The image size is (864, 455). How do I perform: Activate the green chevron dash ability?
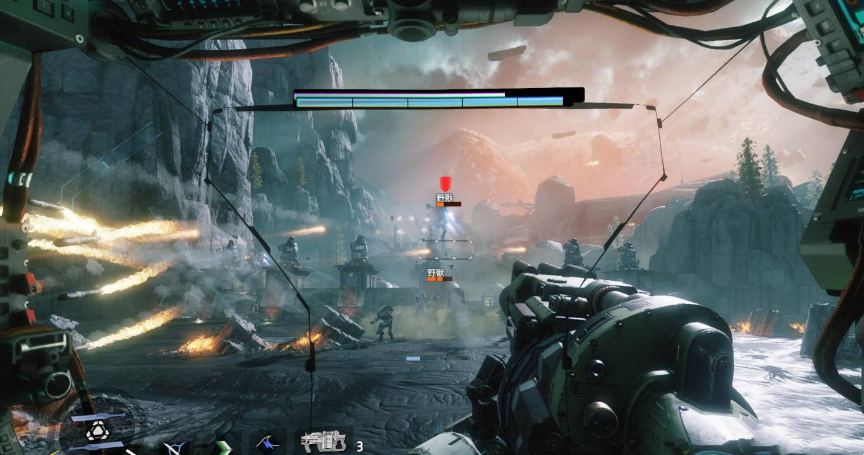click(x=223, y=446)
